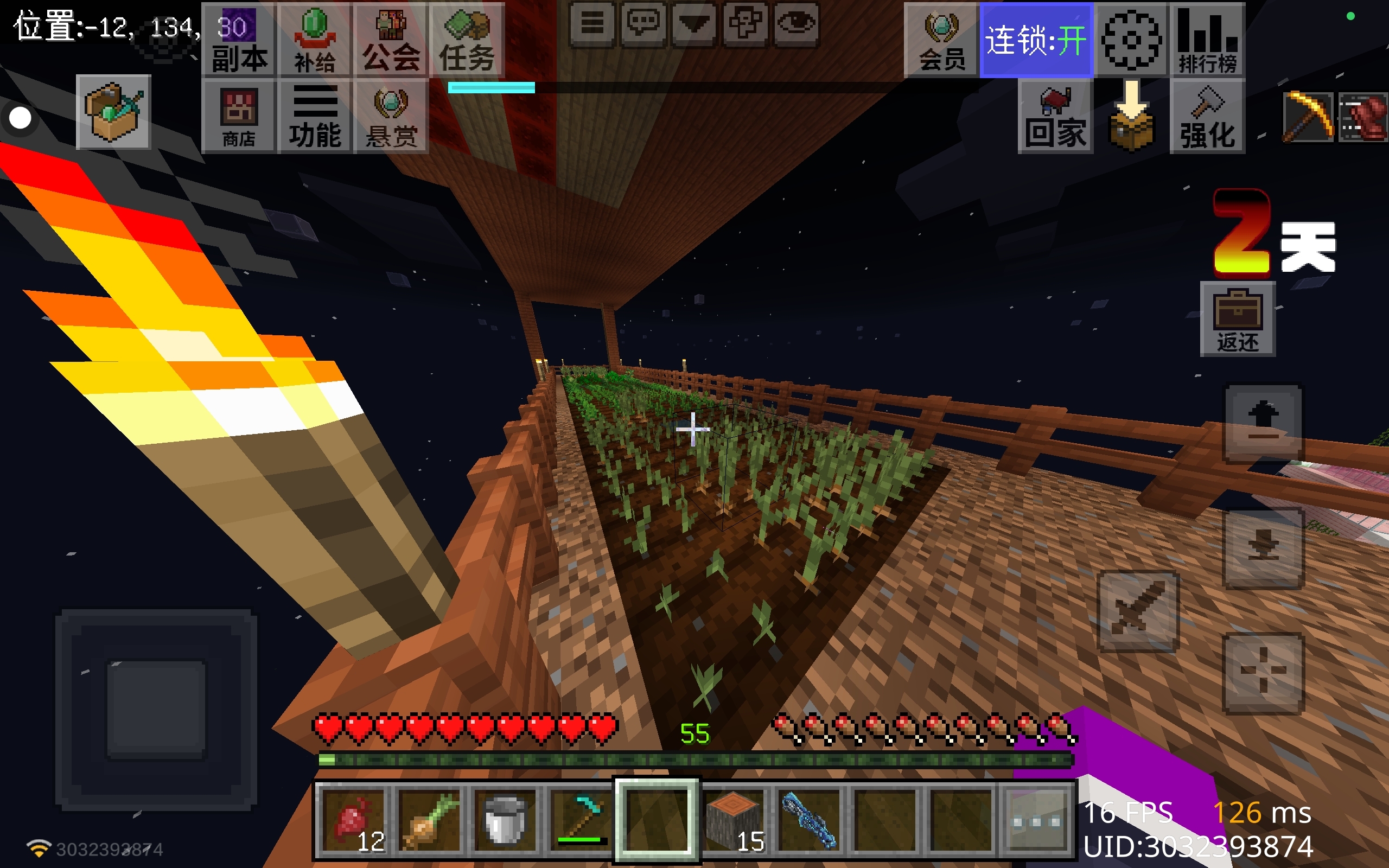Open the pause menu list icon
This screenshot has width=1389, height=868.
tap(592, 24)
